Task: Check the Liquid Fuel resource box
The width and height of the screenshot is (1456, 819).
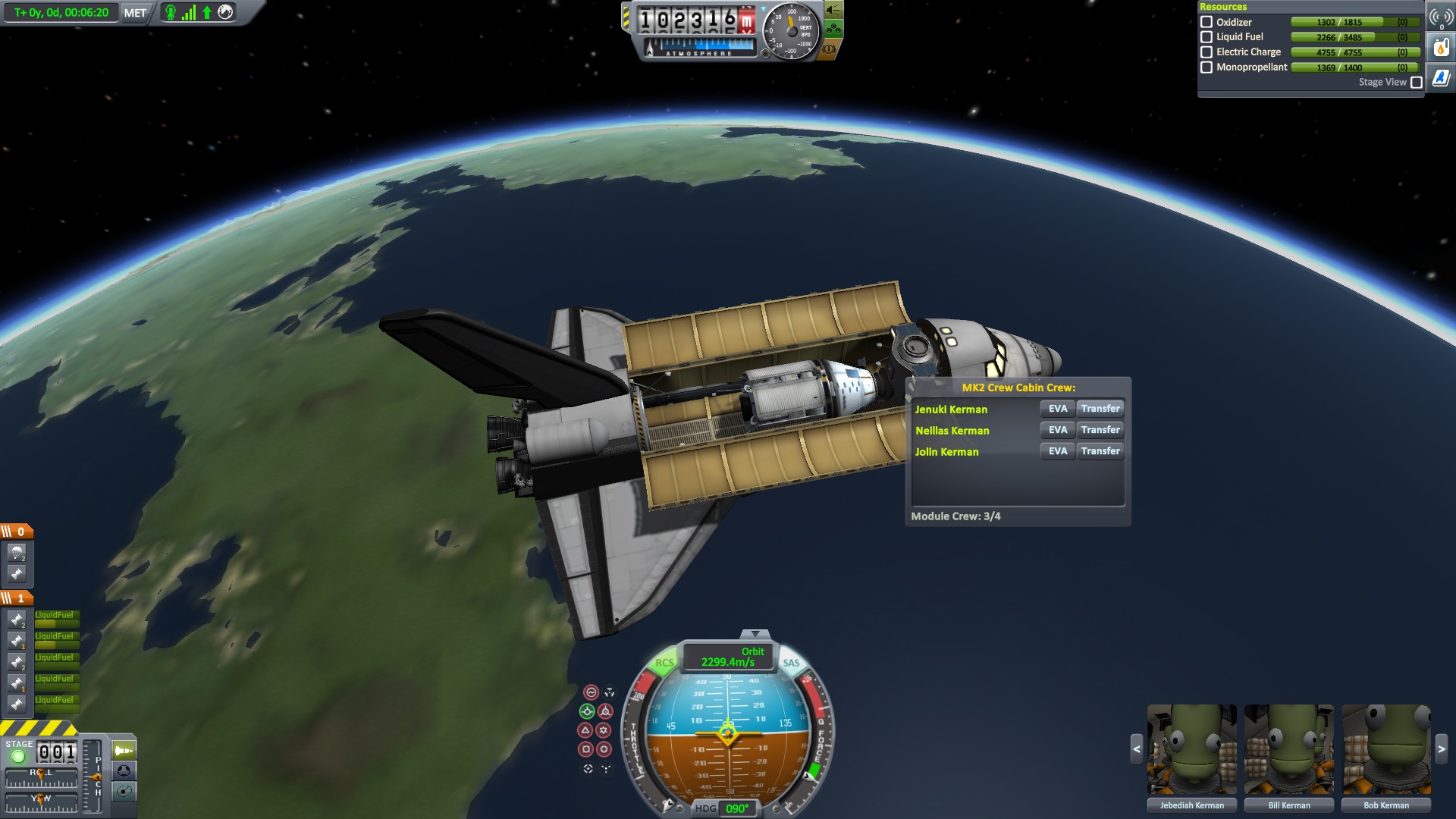Action: 1207,37
